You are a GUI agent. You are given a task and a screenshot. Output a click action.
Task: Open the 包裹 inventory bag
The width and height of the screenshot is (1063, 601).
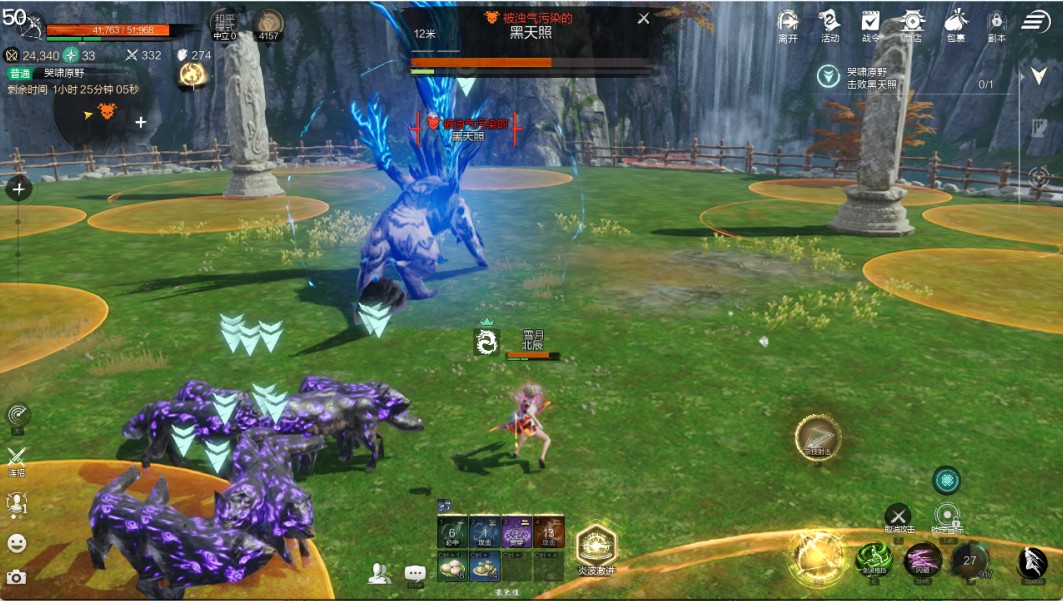click(x=955, y=23)
